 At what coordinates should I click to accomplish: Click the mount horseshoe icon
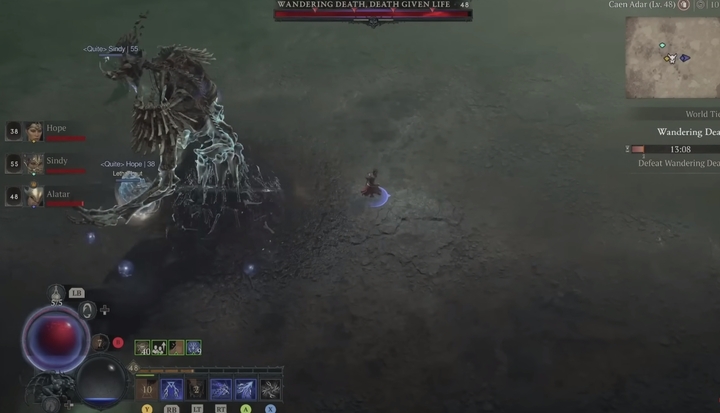[87, 311]
